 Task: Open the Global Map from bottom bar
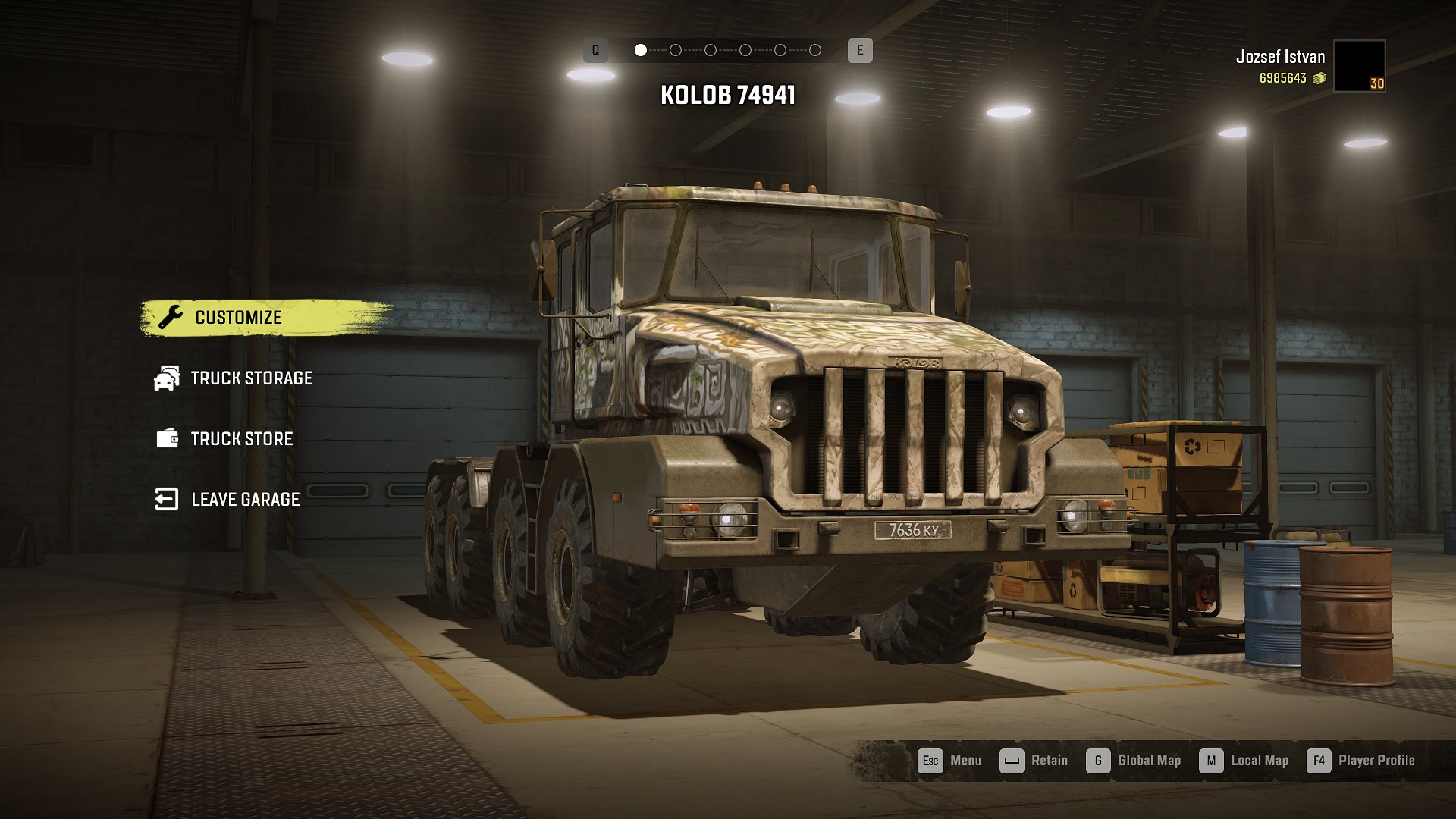pyautogui.click(x=1134, y=761)
